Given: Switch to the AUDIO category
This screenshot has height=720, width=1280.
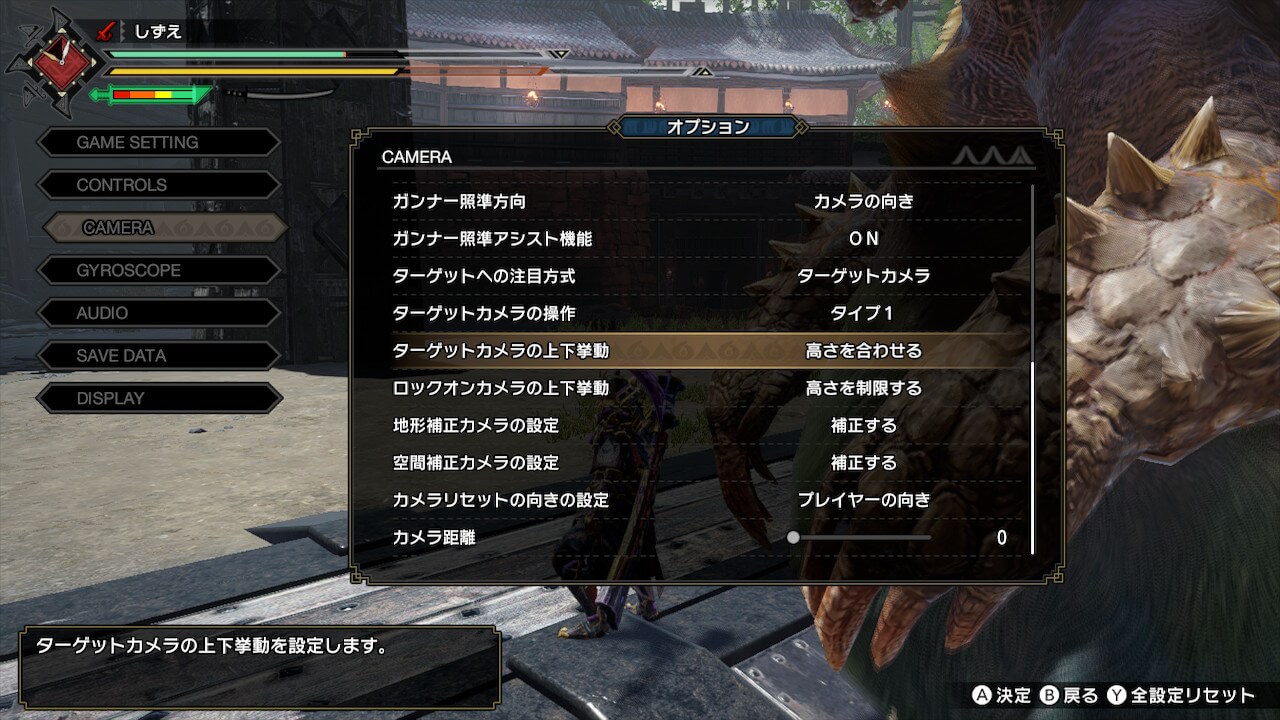Looking at the screenshot, I should pyautogui.click(x=158, y=313).
